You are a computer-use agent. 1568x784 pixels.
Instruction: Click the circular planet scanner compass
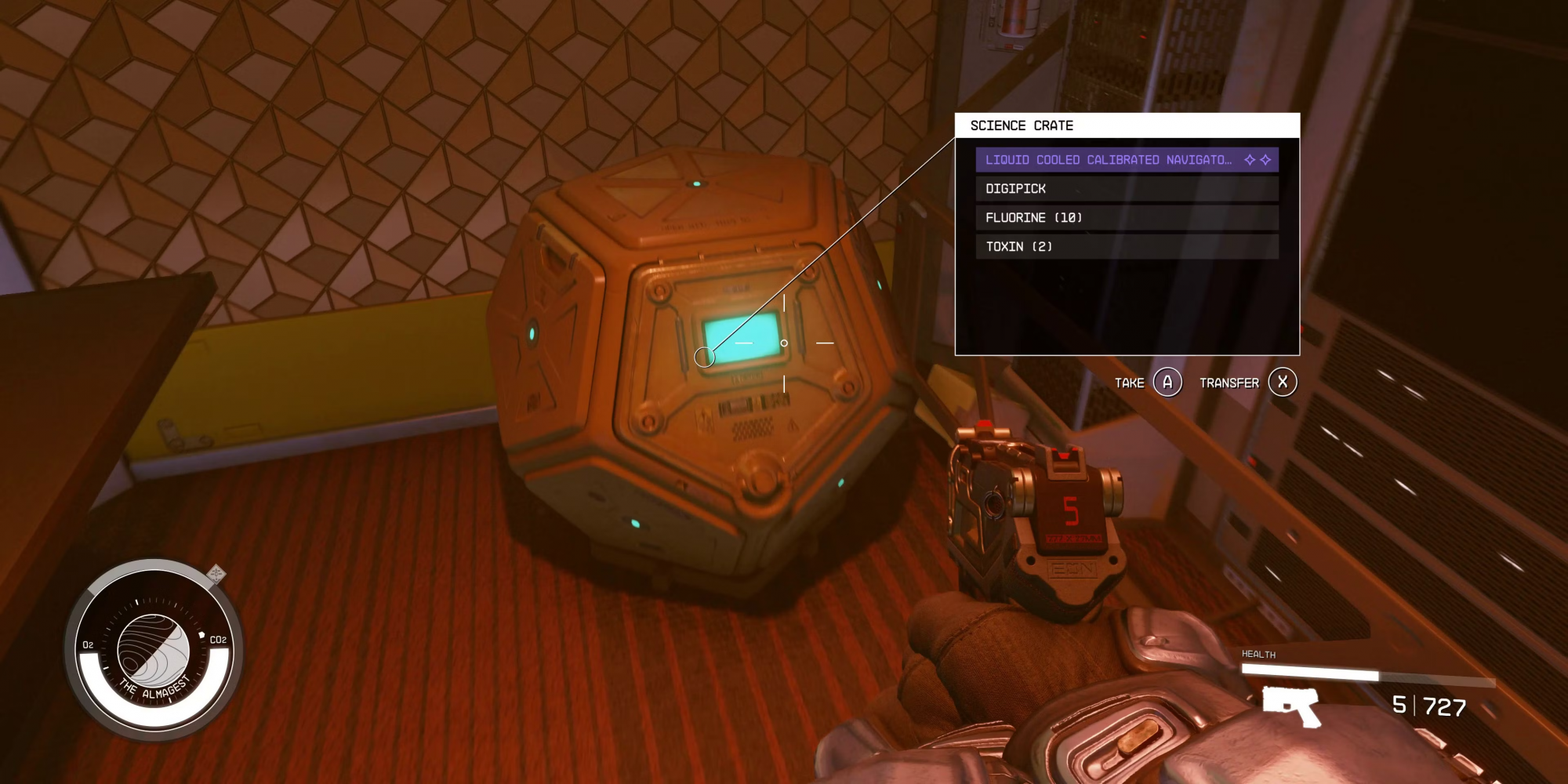pyautogui.click(x=154, y=650)
